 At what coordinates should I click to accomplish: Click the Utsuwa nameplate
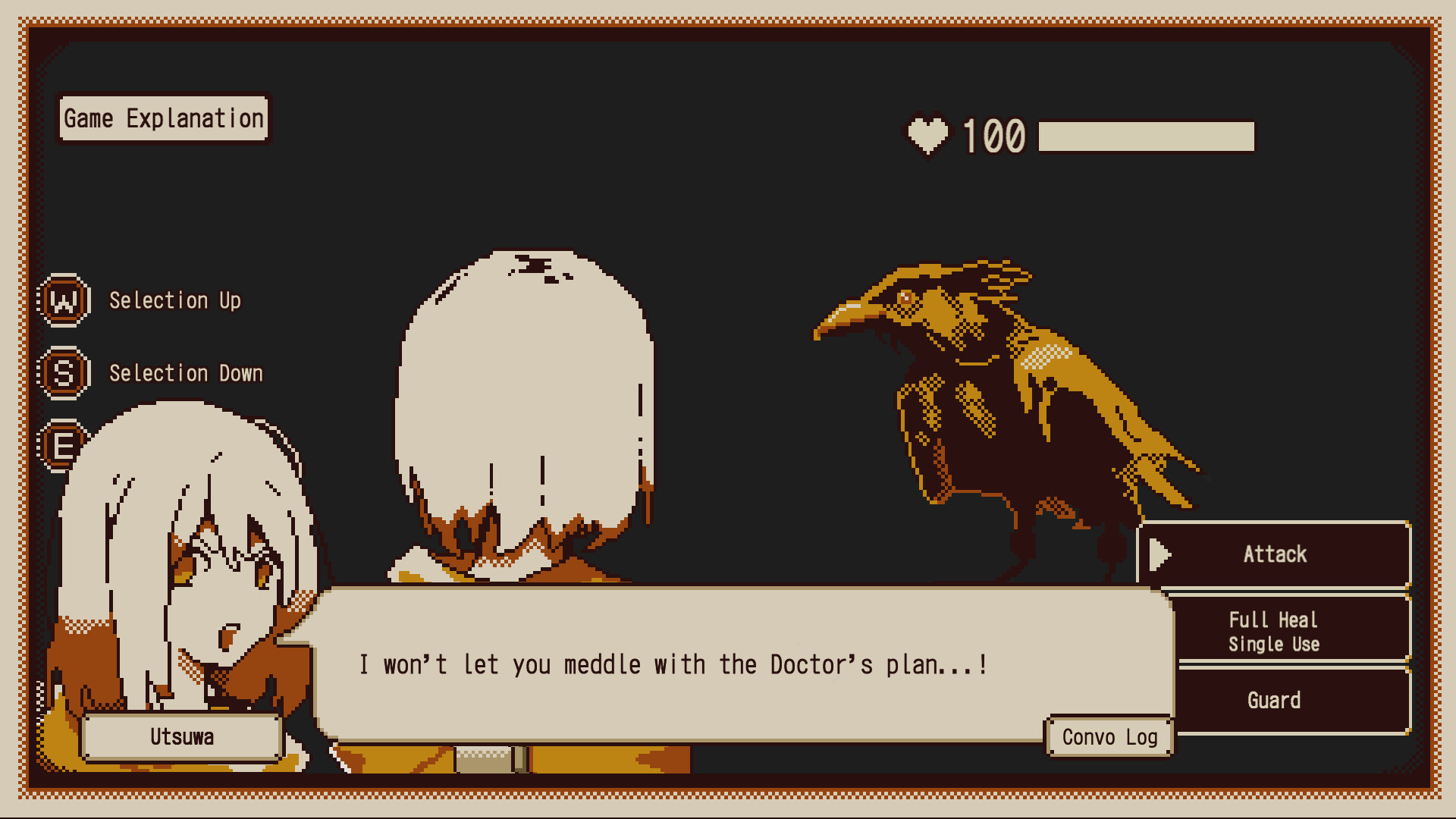coord(182,736)
